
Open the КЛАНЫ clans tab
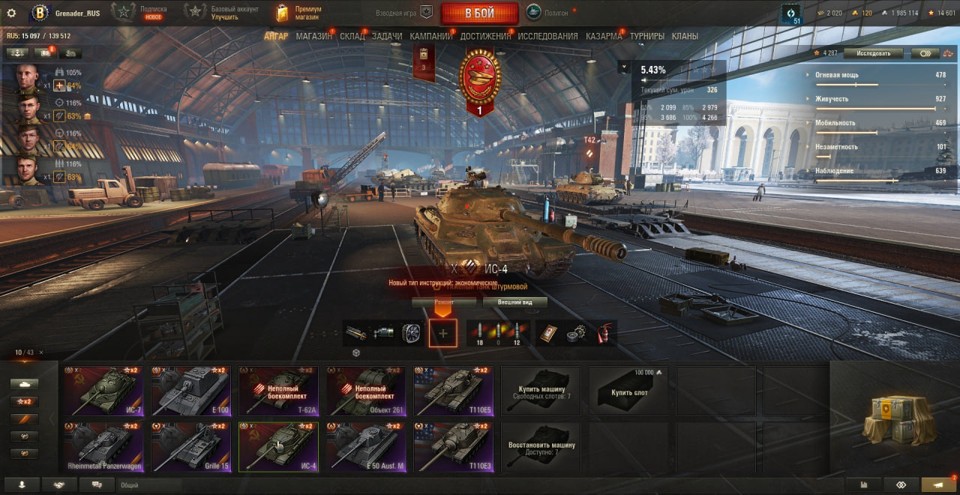pos(685,36)
